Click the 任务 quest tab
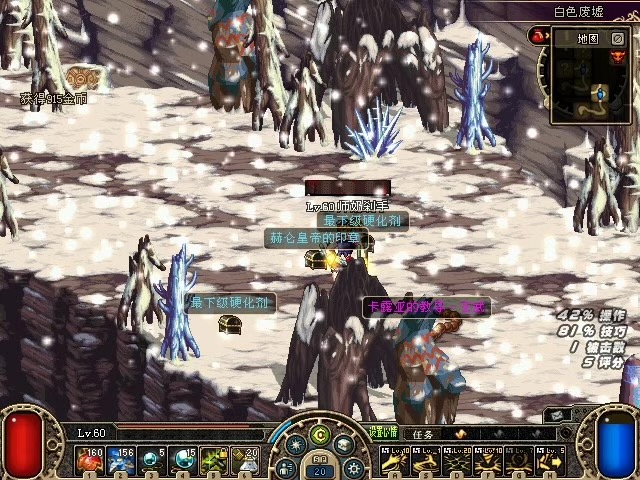Viewport: 640px width, 480px height. [423, 434]
